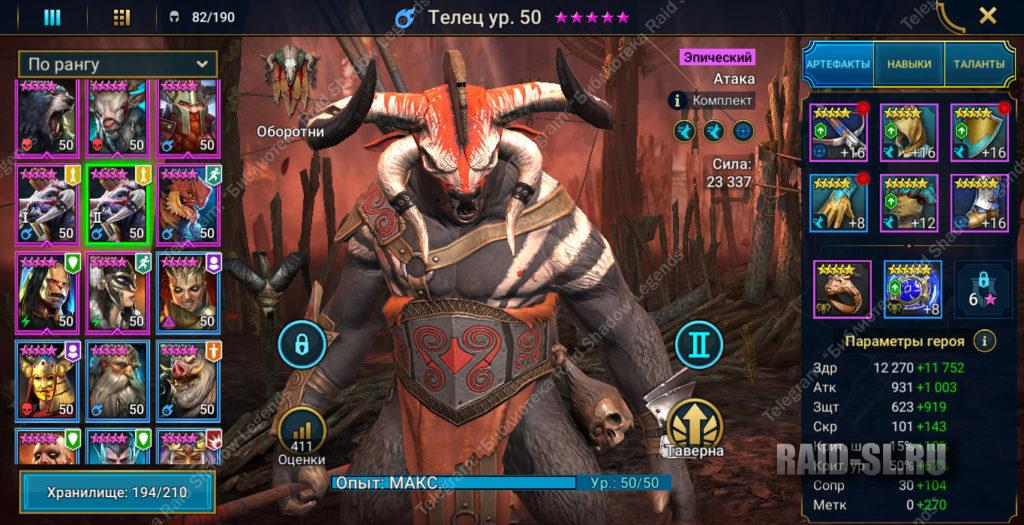Screen dimensions: 1024x525
Task: Switch to grid view of champions
Action: (121, 17)
